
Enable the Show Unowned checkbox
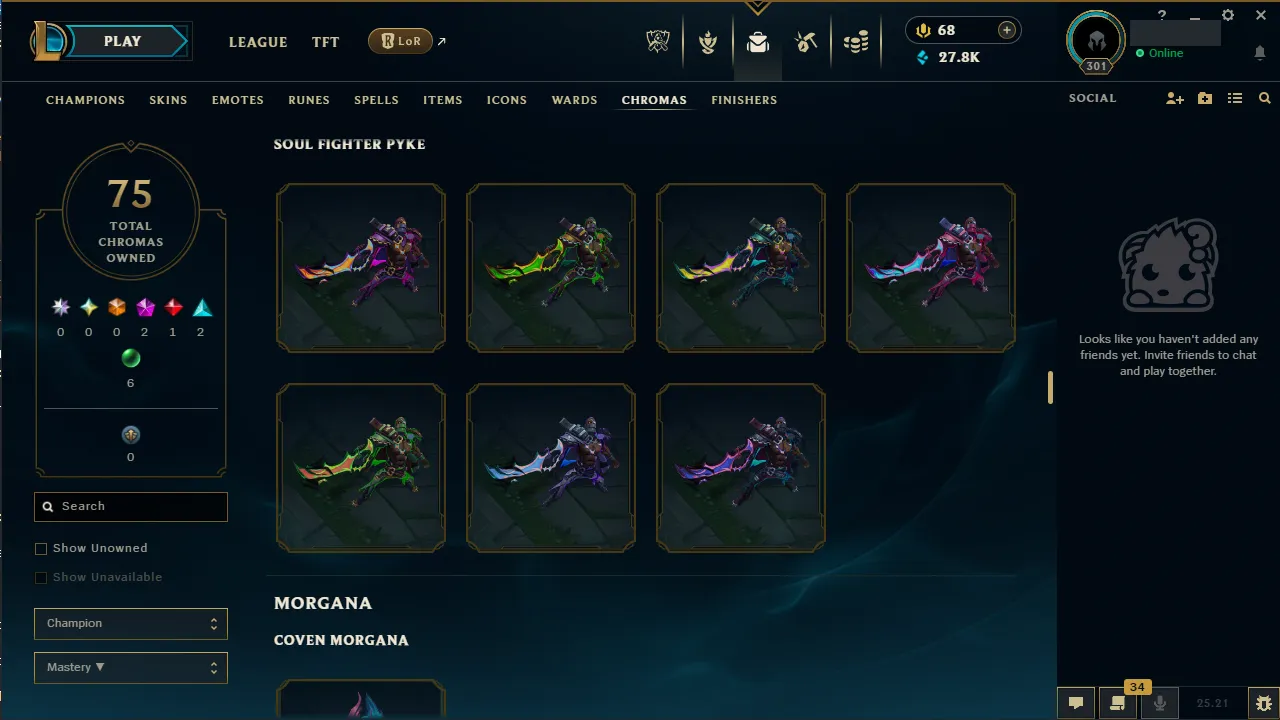coord(41,548)
